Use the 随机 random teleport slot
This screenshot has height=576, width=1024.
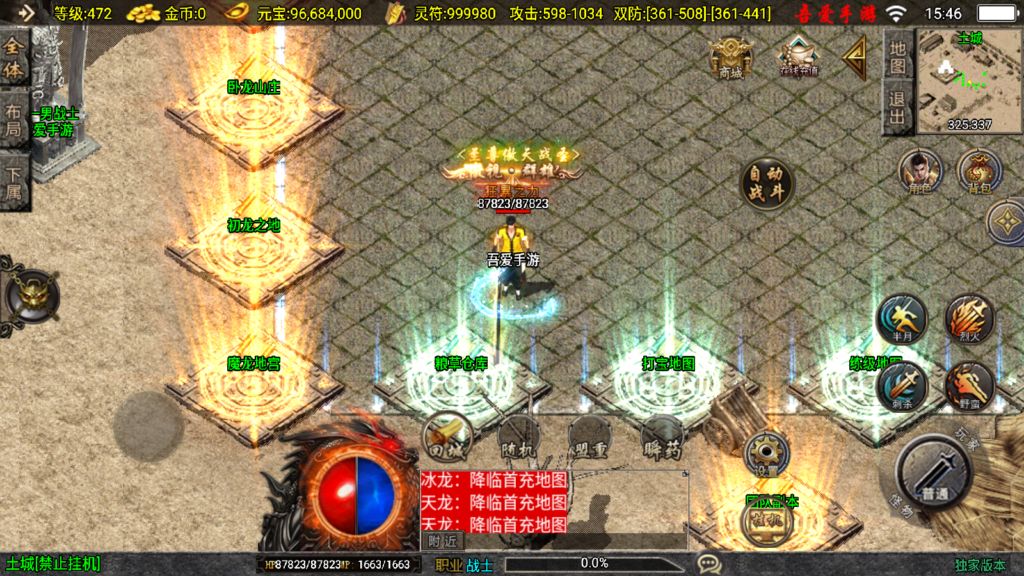(519, 438)
